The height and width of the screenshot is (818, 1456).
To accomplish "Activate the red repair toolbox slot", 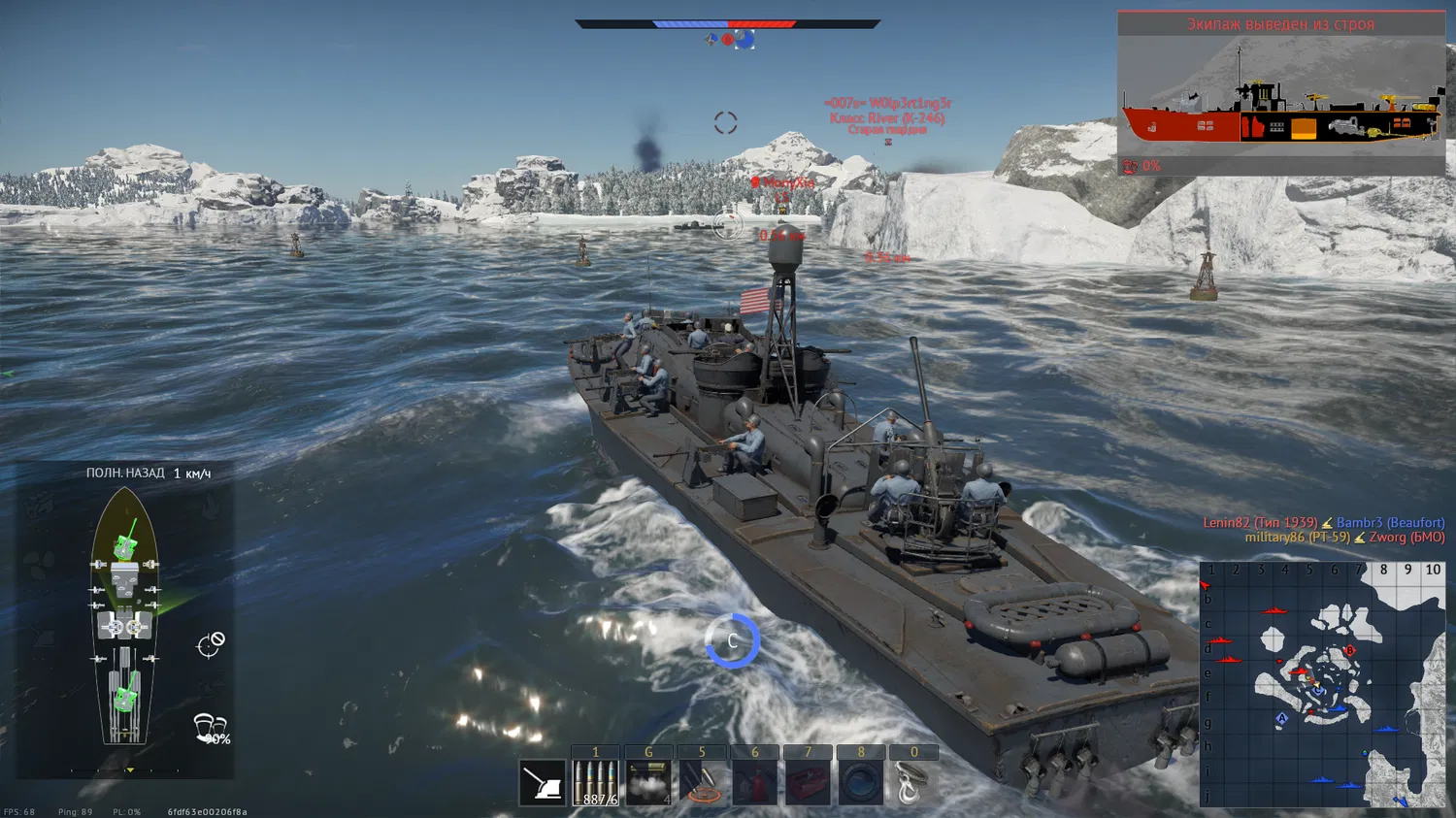I will pyautogui.click(x=808, y=782).
